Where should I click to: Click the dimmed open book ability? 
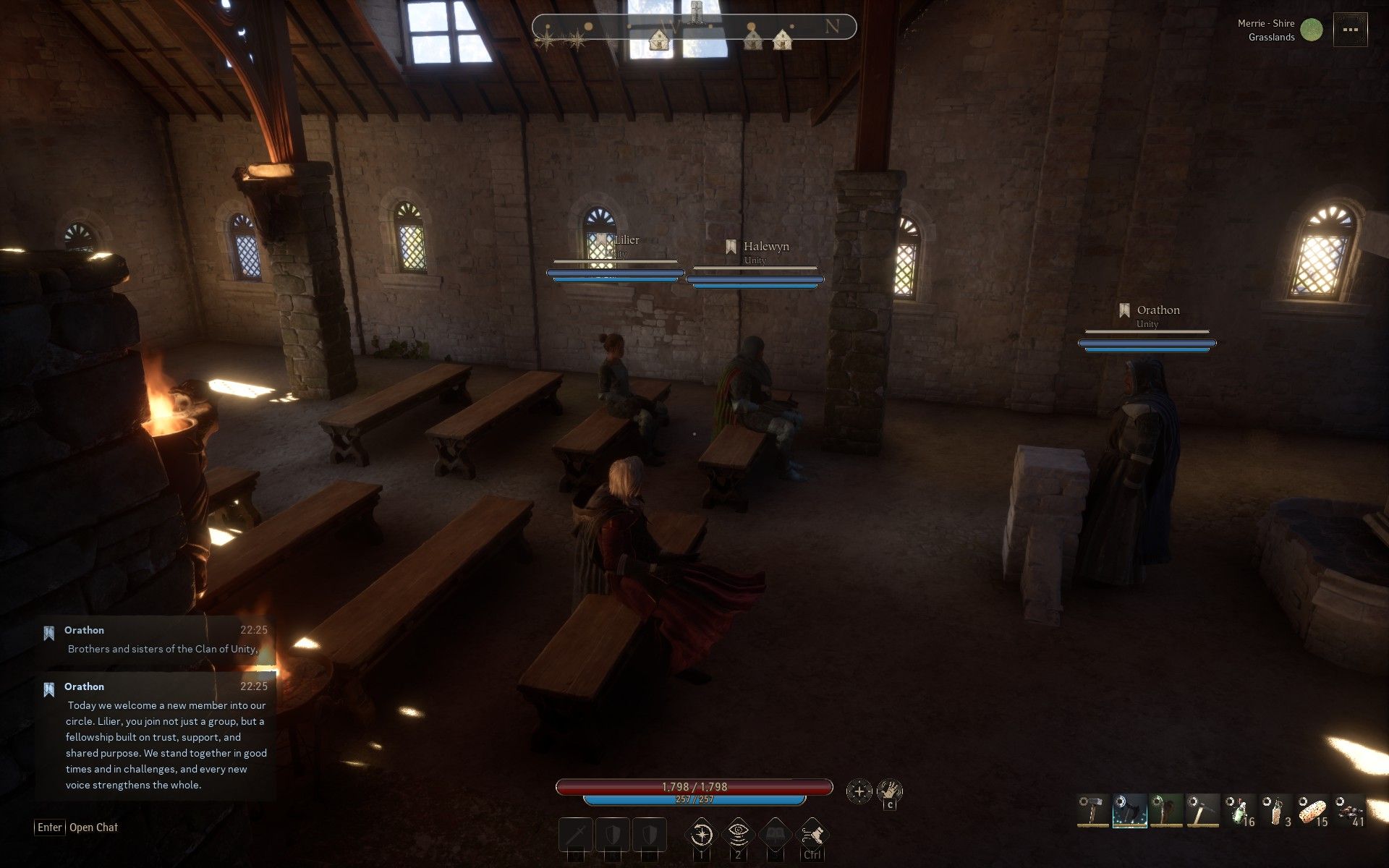click(x=775, y=835)
